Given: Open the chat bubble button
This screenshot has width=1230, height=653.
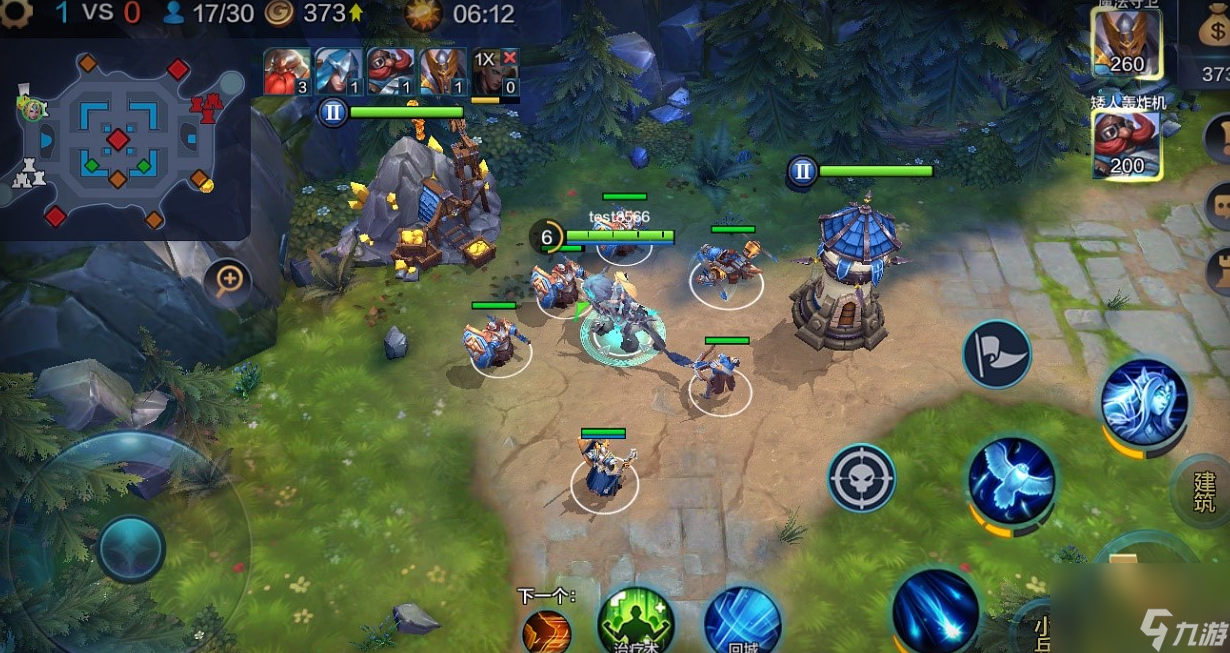Looking at the screenshot, I should click(x=1219, y=205).
